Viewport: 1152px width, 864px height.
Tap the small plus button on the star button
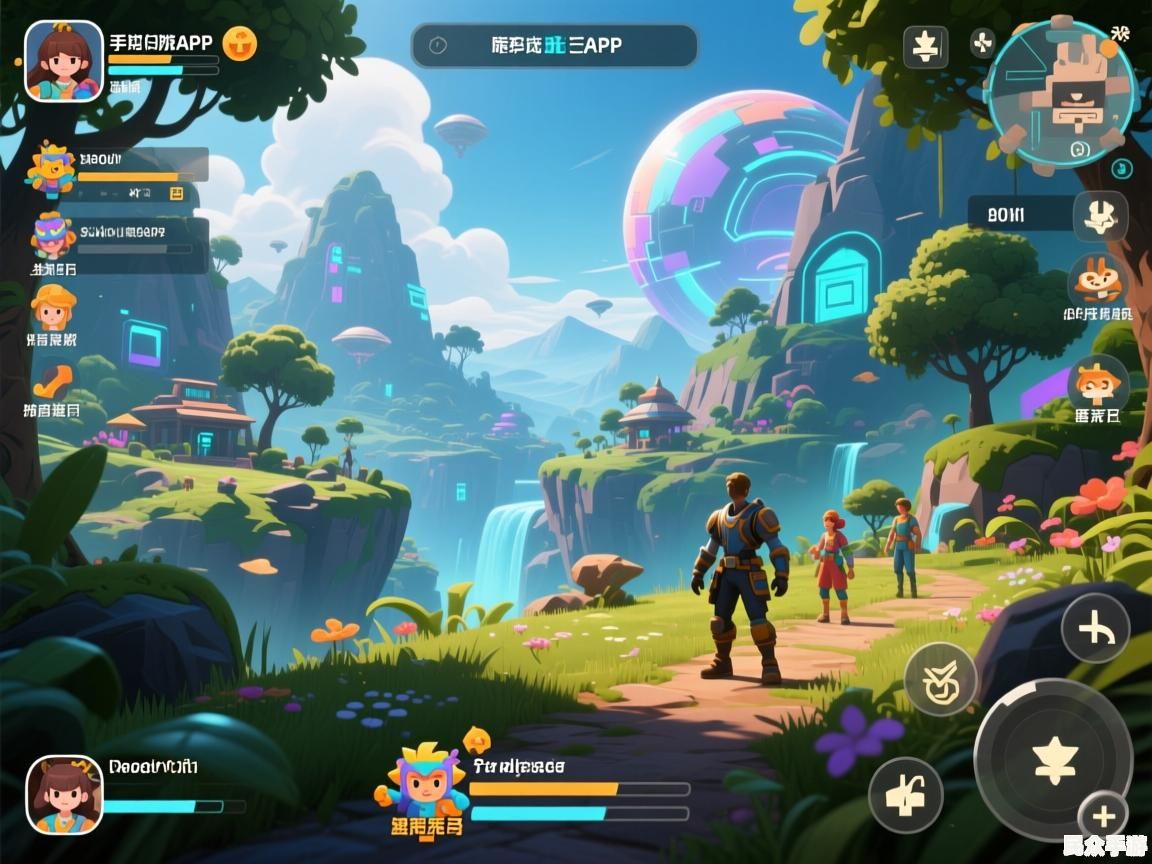1104,816
